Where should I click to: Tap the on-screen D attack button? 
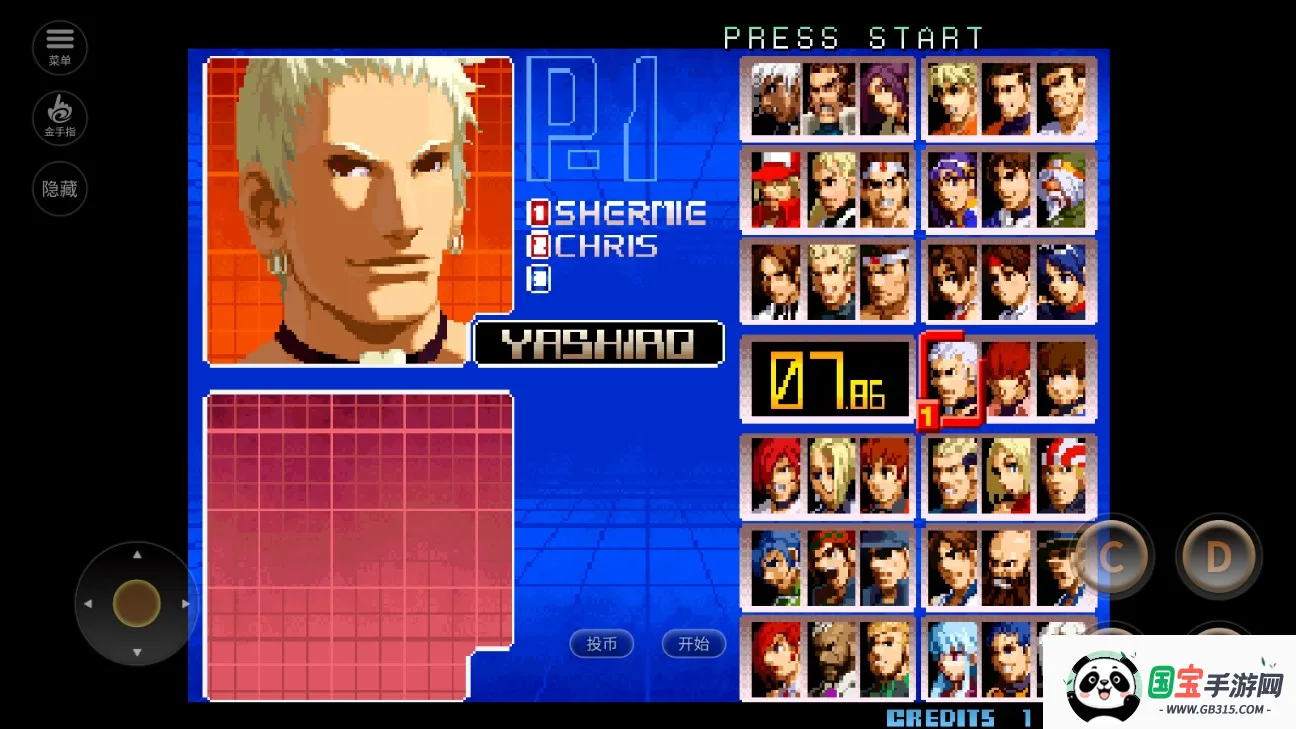click(x=1218, y=557)
